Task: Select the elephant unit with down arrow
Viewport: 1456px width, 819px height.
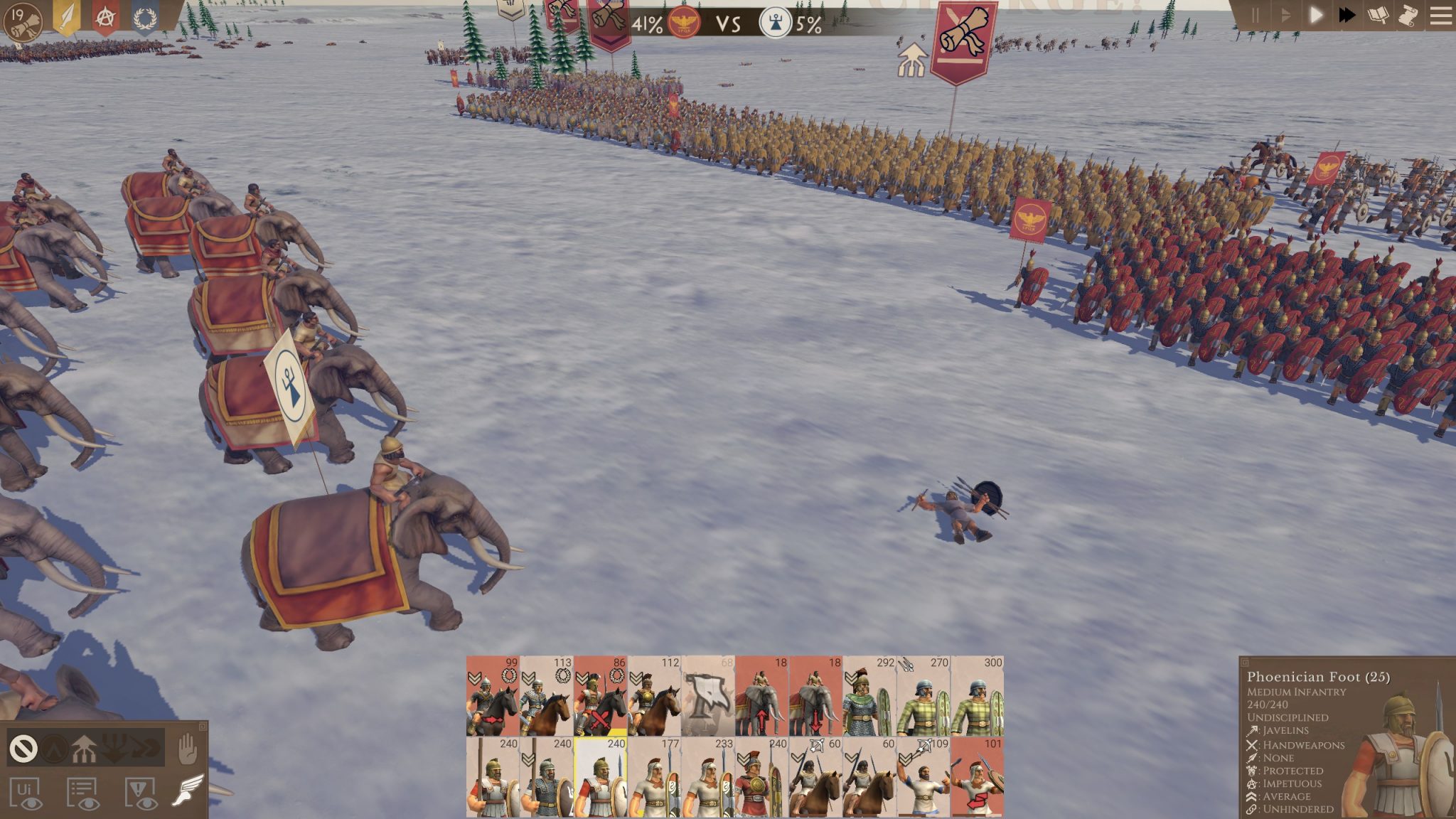Action: pyautogui.click(x=815, y=696)
